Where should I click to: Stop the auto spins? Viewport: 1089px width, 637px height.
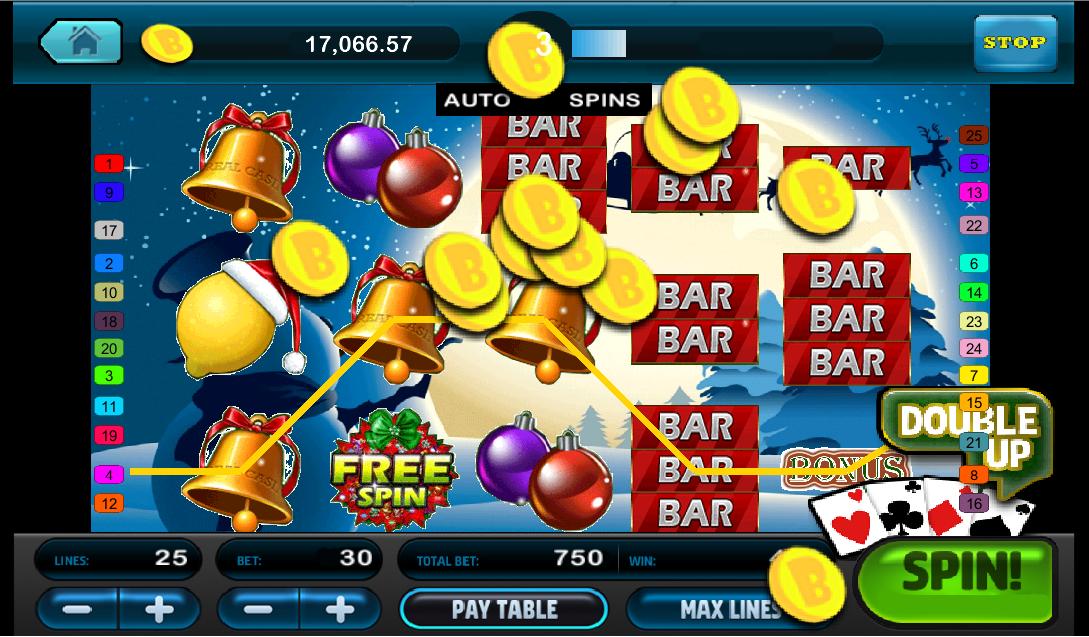coord(1014,43)
